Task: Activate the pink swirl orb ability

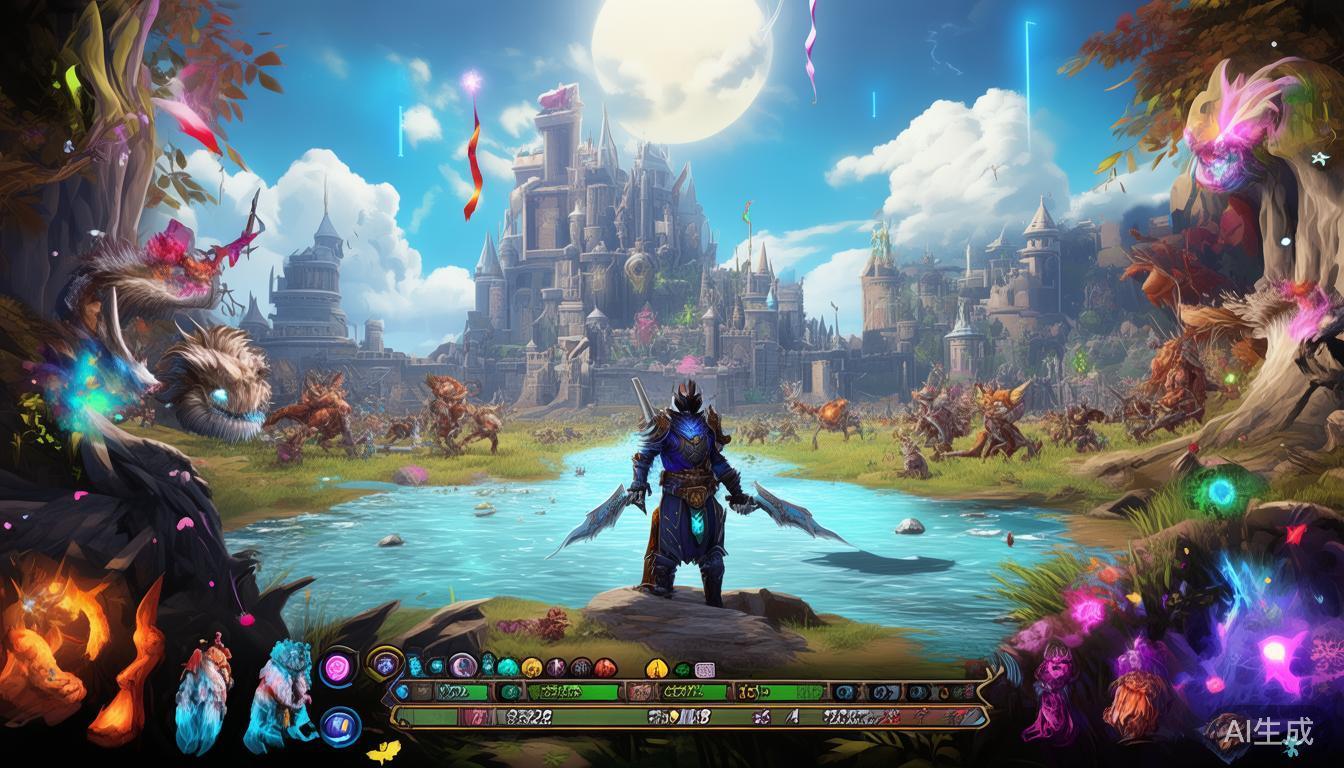Action: (x=339, y=667)
